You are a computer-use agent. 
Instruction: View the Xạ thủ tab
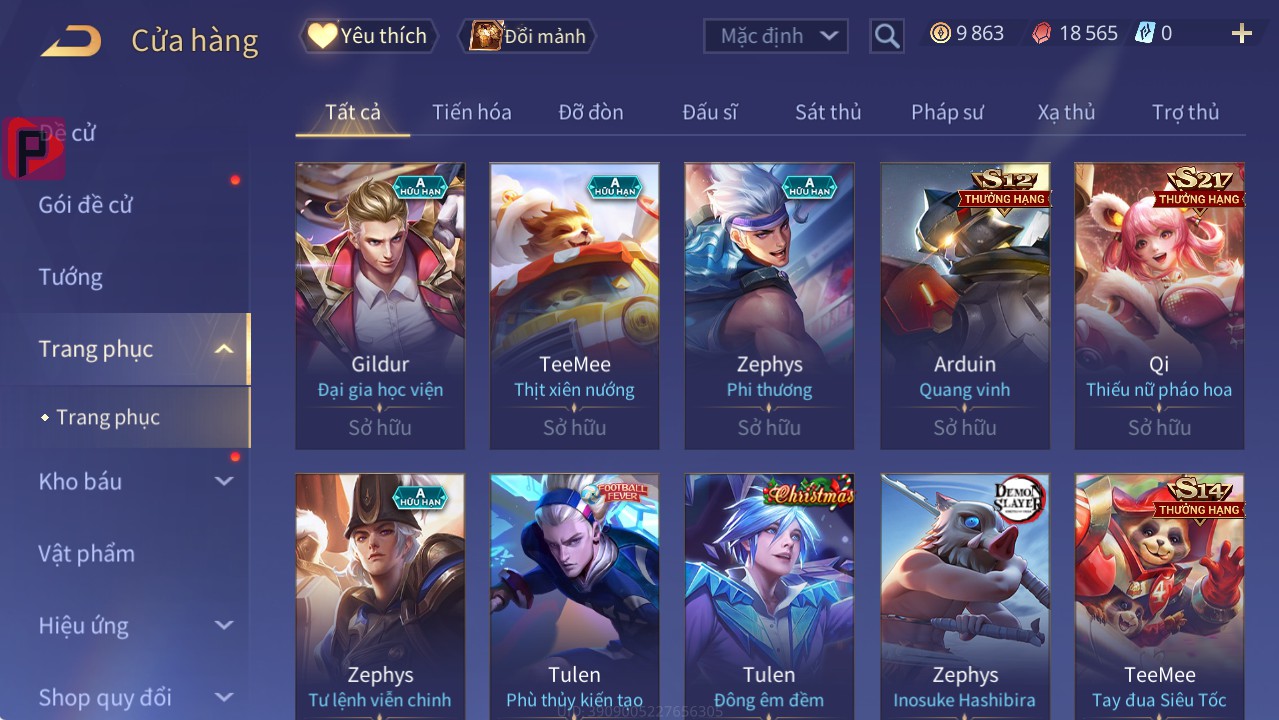pyautogui.click(x=1066, y=112)
